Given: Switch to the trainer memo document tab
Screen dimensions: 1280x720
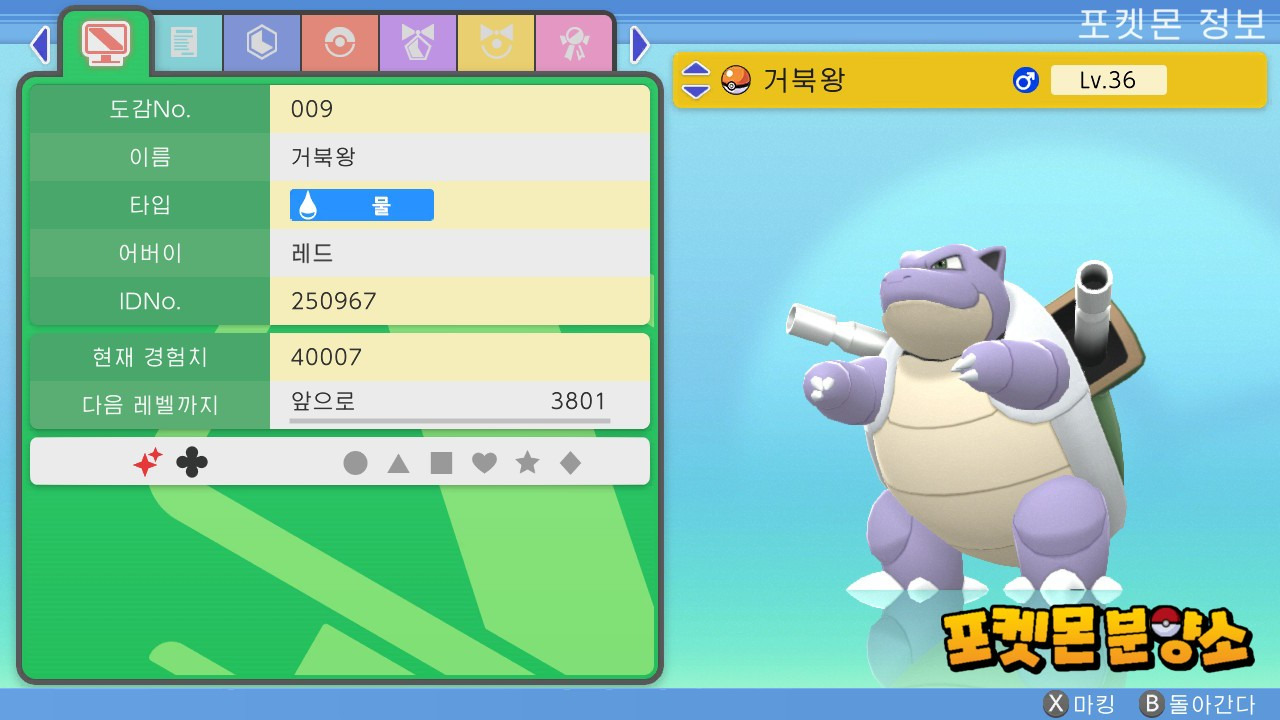Looking at the screenshot, I should (185, 43).
